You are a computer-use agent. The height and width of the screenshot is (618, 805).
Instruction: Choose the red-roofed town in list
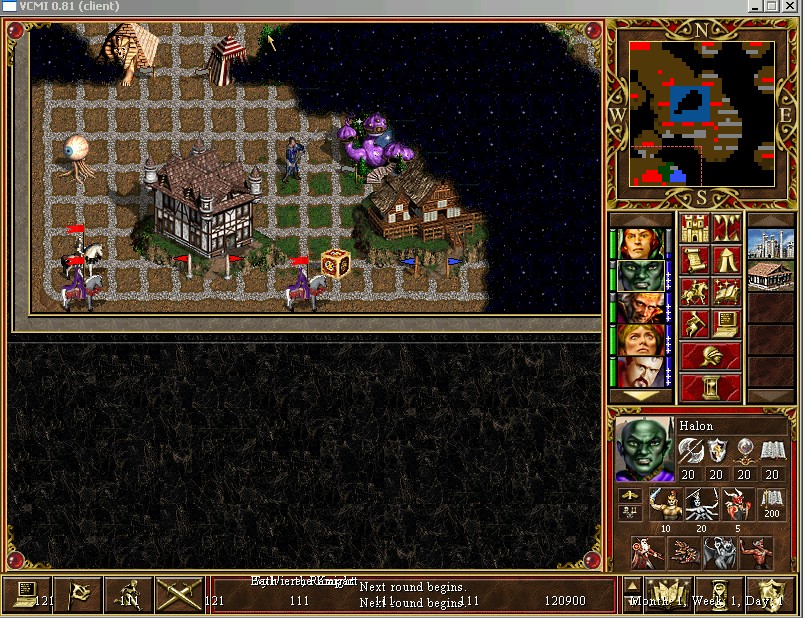click(770, 275)
